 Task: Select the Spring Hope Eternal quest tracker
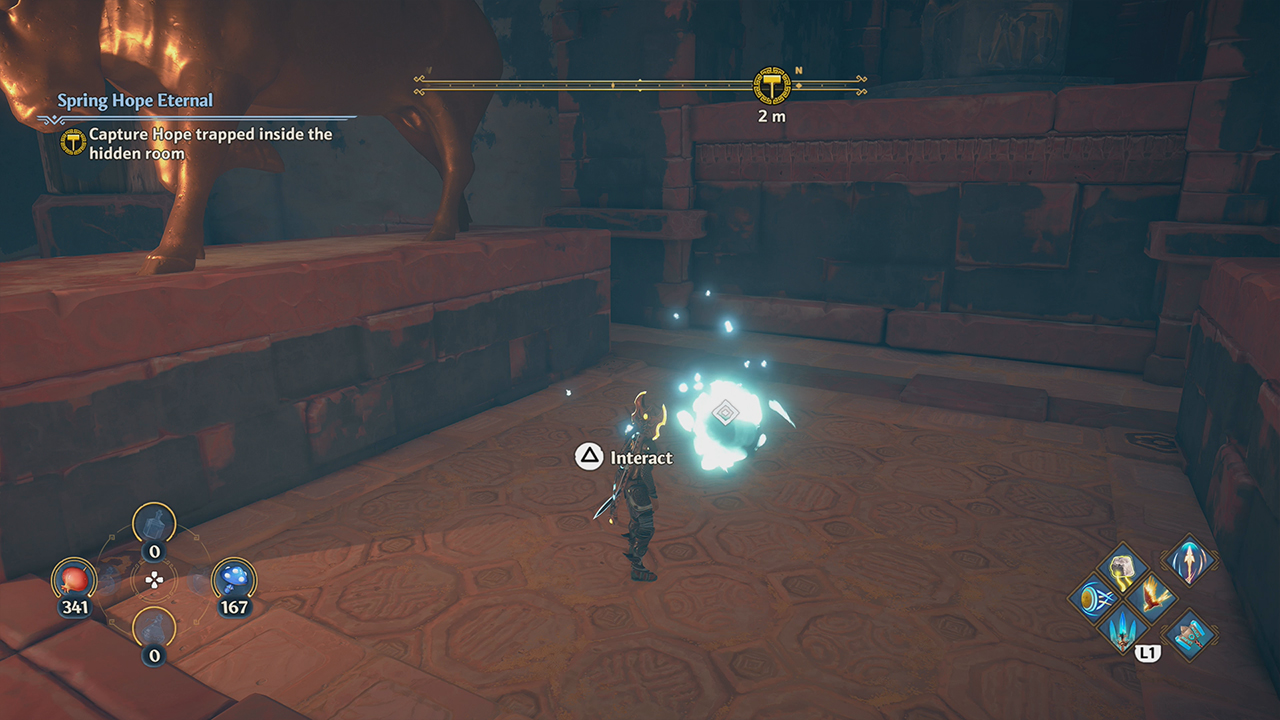135,101
